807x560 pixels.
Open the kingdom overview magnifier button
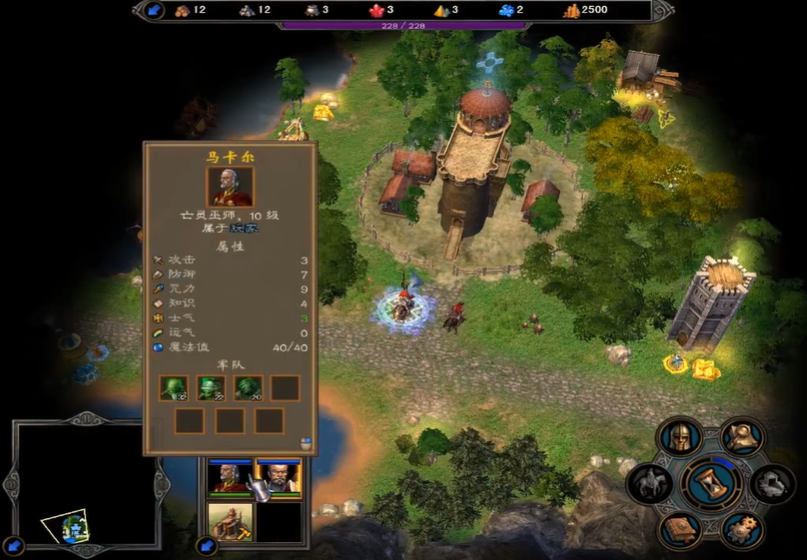pos(742,437)
